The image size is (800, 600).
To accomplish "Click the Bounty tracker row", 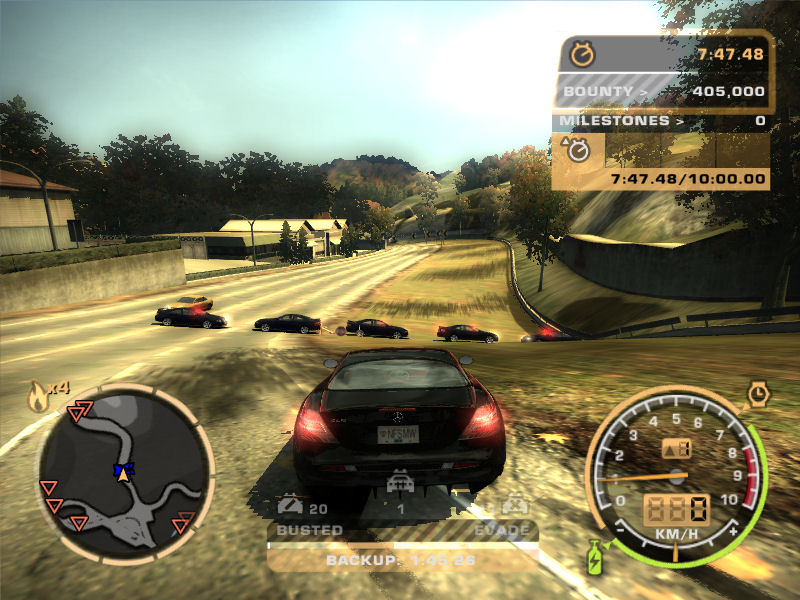I will coord(661,92).
